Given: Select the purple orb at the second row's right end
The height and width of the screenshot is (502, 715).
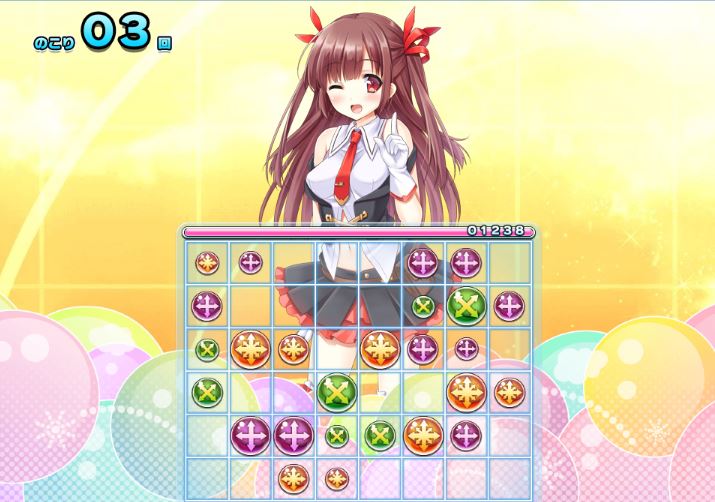Looking at the screenshot, I should [x=509, y=305].
